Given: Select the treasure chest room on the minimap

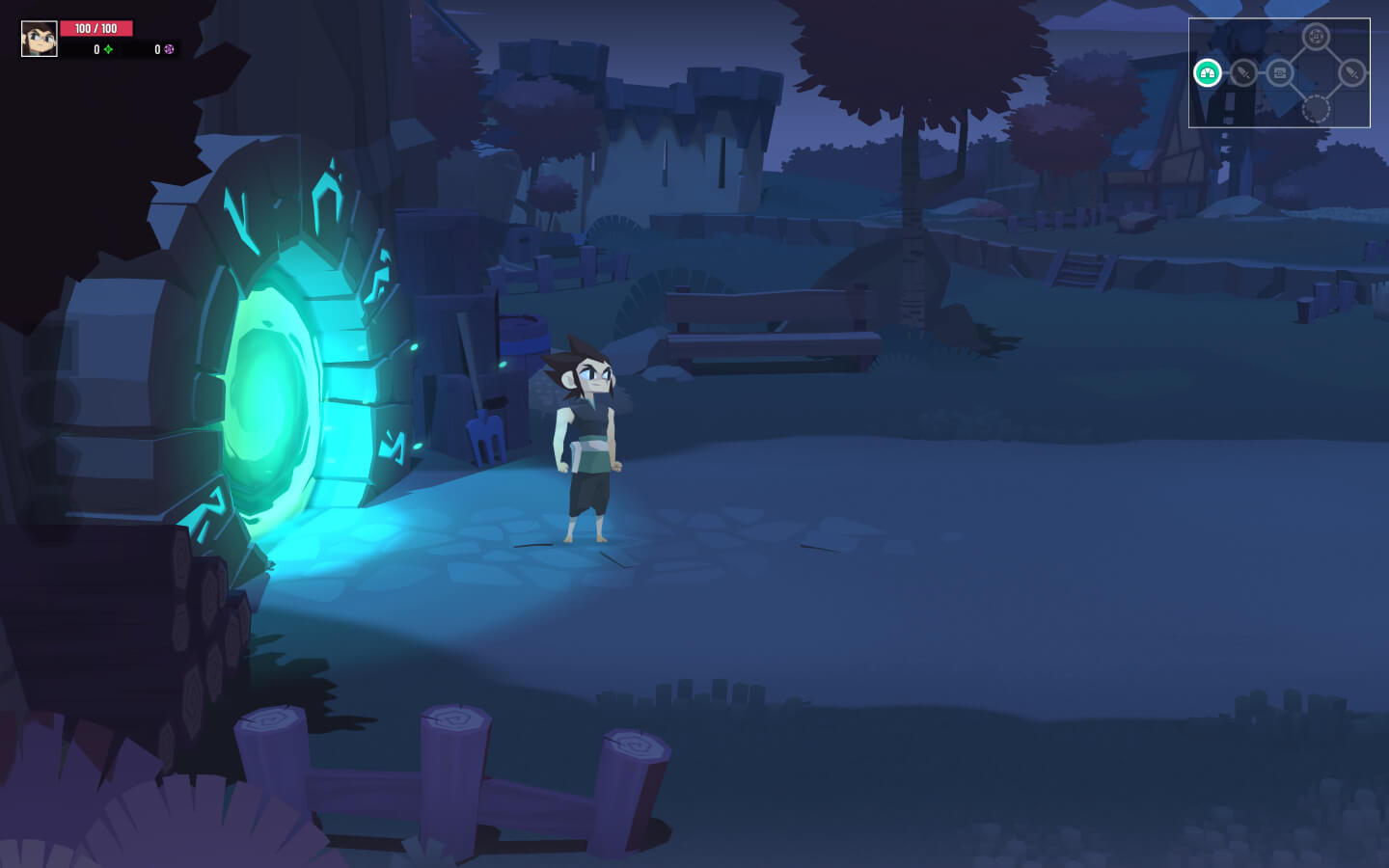Looking at the screenshot, I should click(1280, 72).
